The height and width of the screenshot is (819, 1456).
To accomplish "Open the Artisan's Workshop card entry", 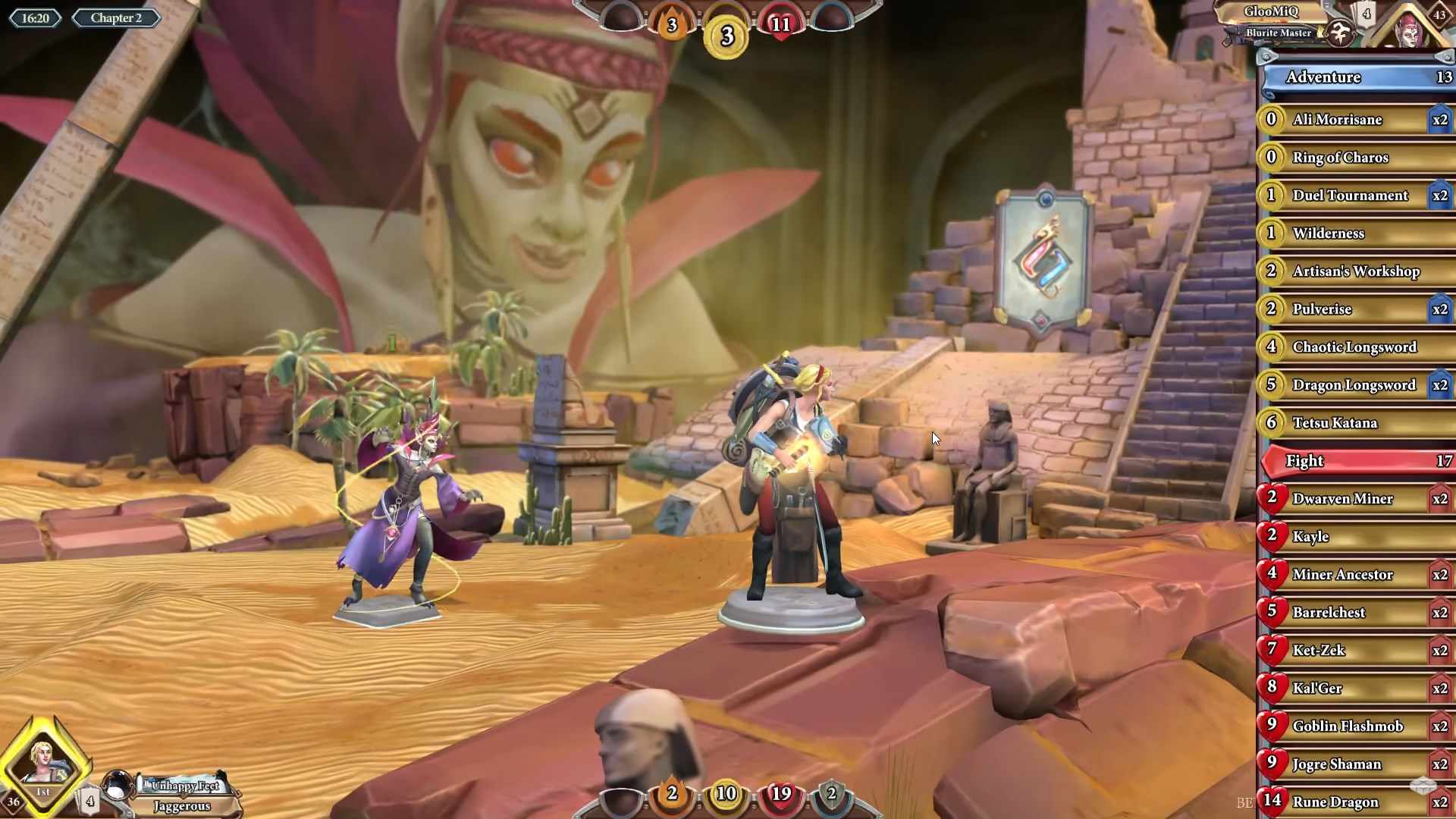I will pyautogui.click(x=1354, y=271).
